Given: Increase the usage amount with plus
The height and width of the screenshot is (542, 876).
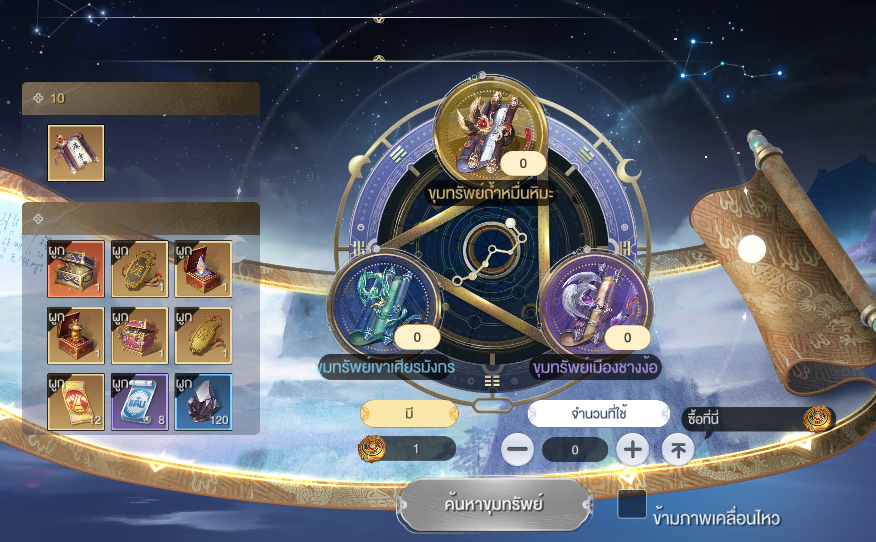Looking at the screenshot, I should pos(632,450).
